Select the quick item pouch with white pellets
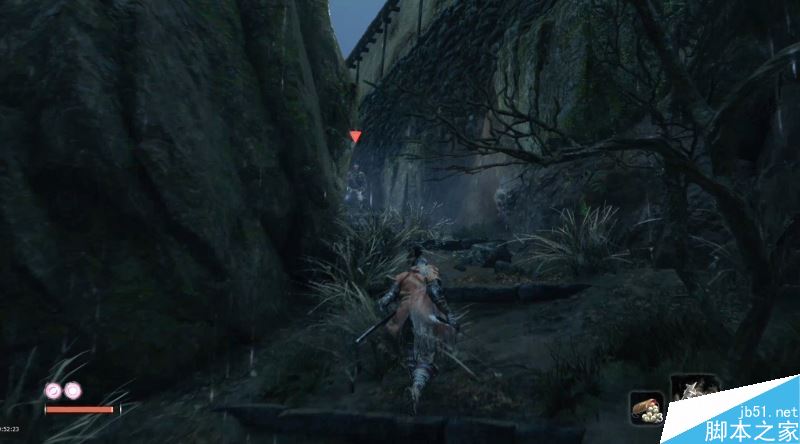The image size is (800, 444). coord(646,406)
